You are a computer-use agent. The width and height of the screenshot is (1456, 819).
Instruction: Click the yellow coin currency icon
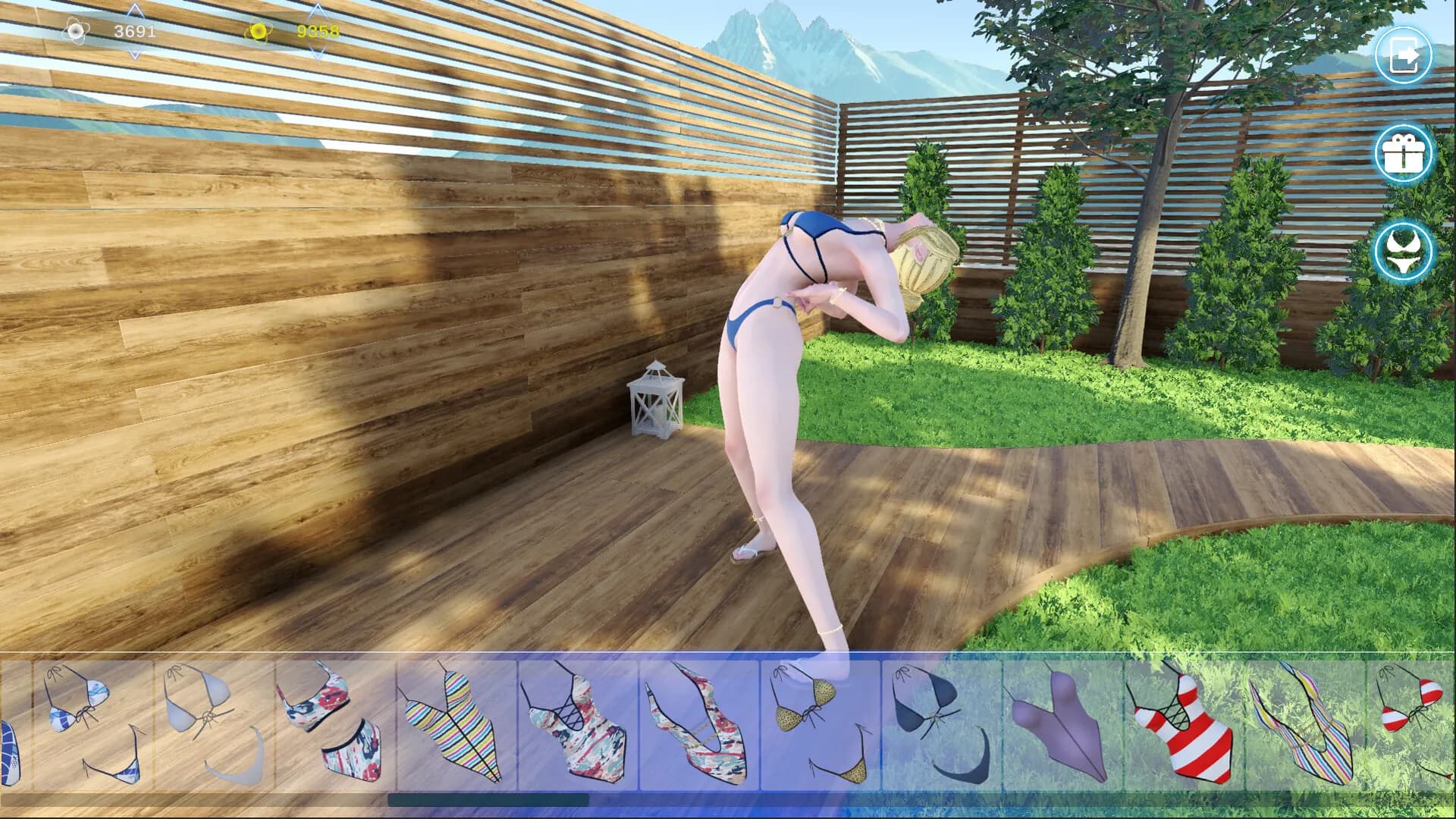point(258,31)
